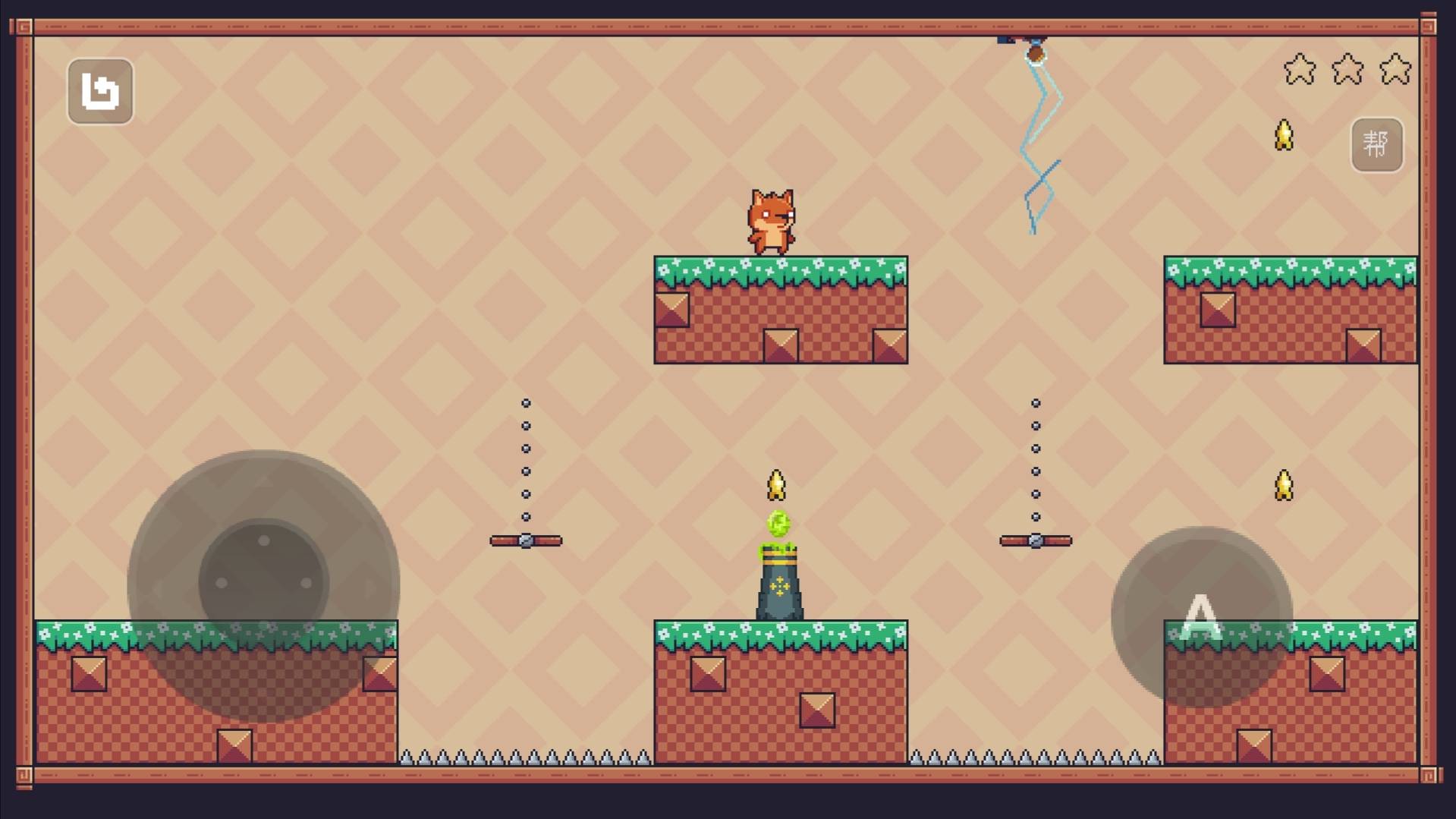Touch the virtual joystick pad

[263, 584]
